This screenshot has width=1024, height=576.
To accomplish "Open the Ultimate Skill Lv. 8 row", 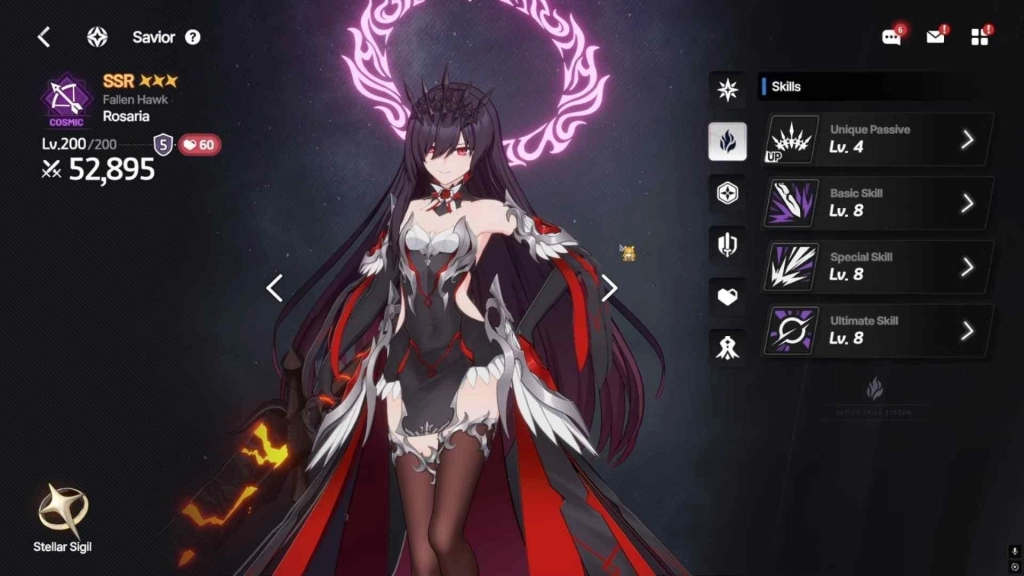I will coord(879,331).
